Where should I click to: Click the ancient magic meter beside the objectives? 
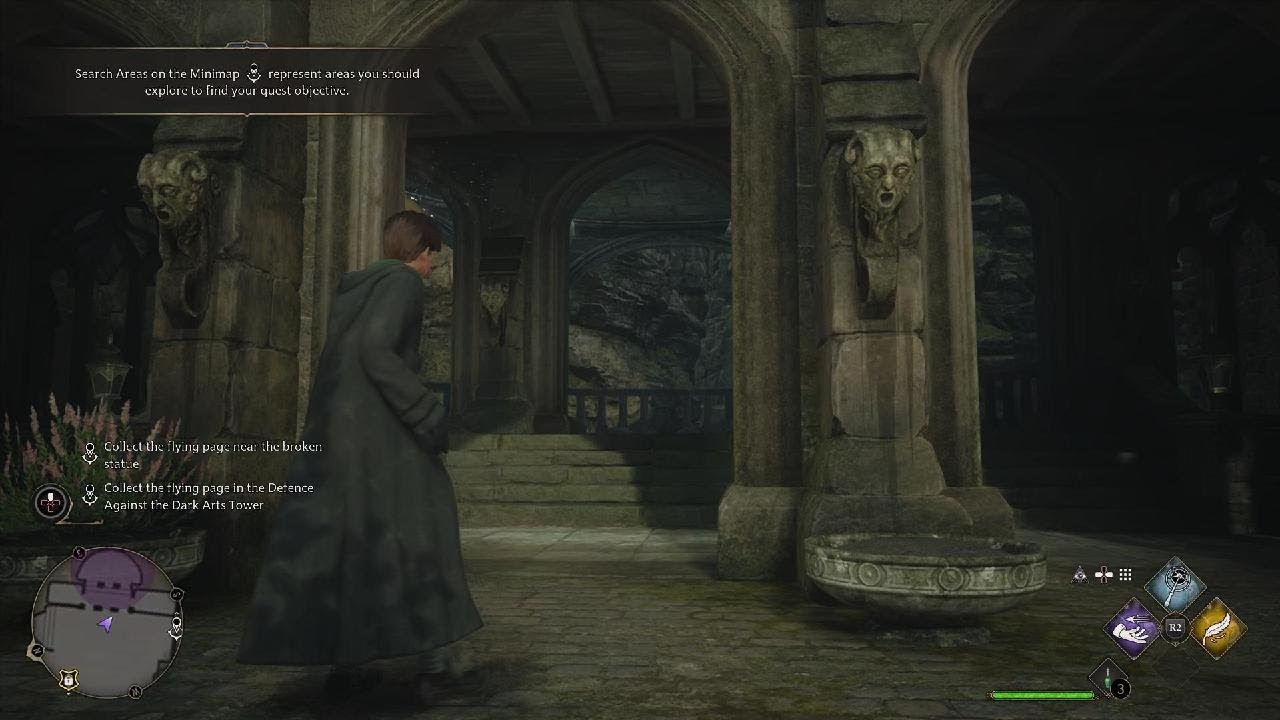click(50, 500)
